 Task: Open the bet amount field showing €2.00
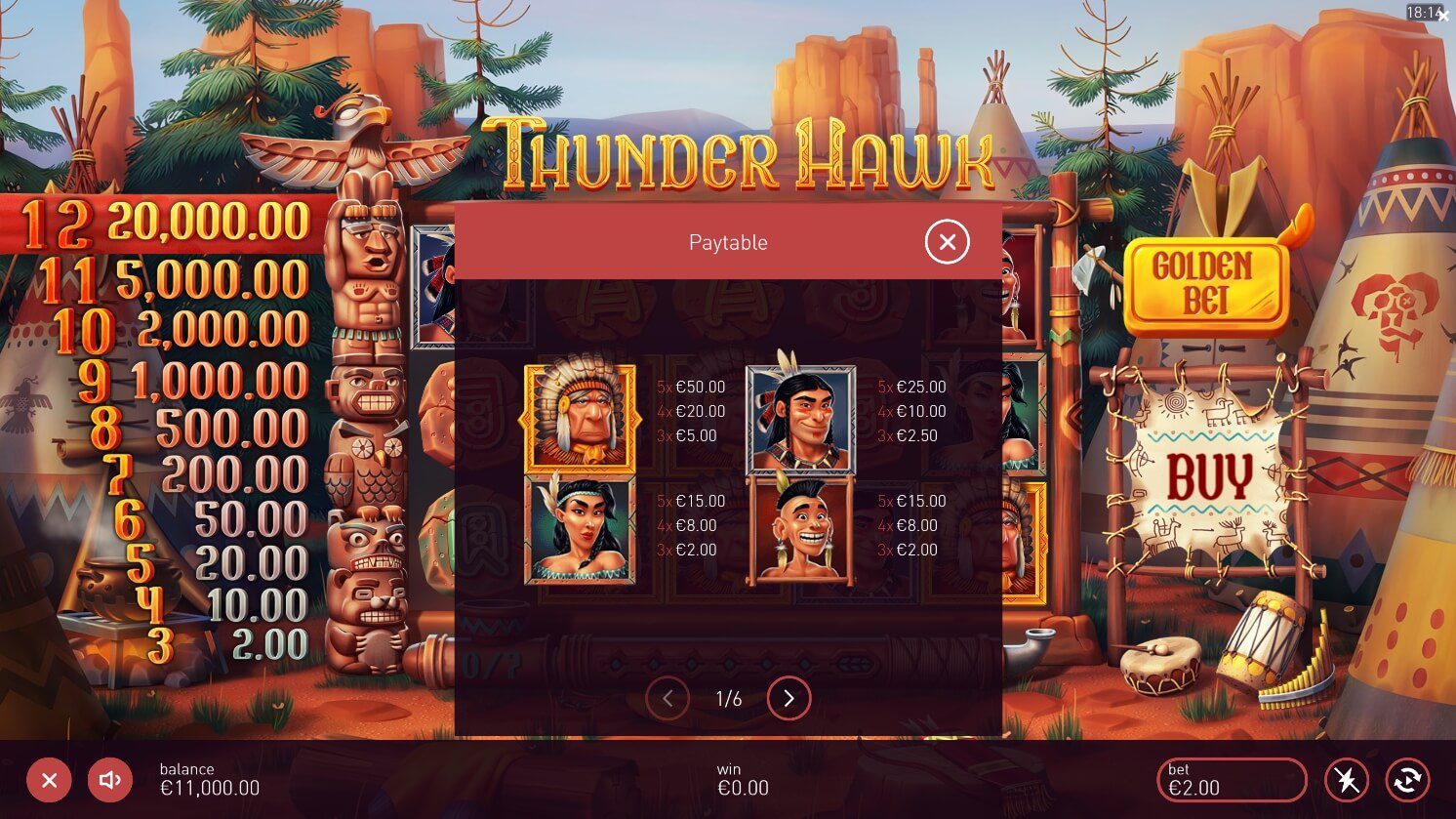pos(1232,780)
